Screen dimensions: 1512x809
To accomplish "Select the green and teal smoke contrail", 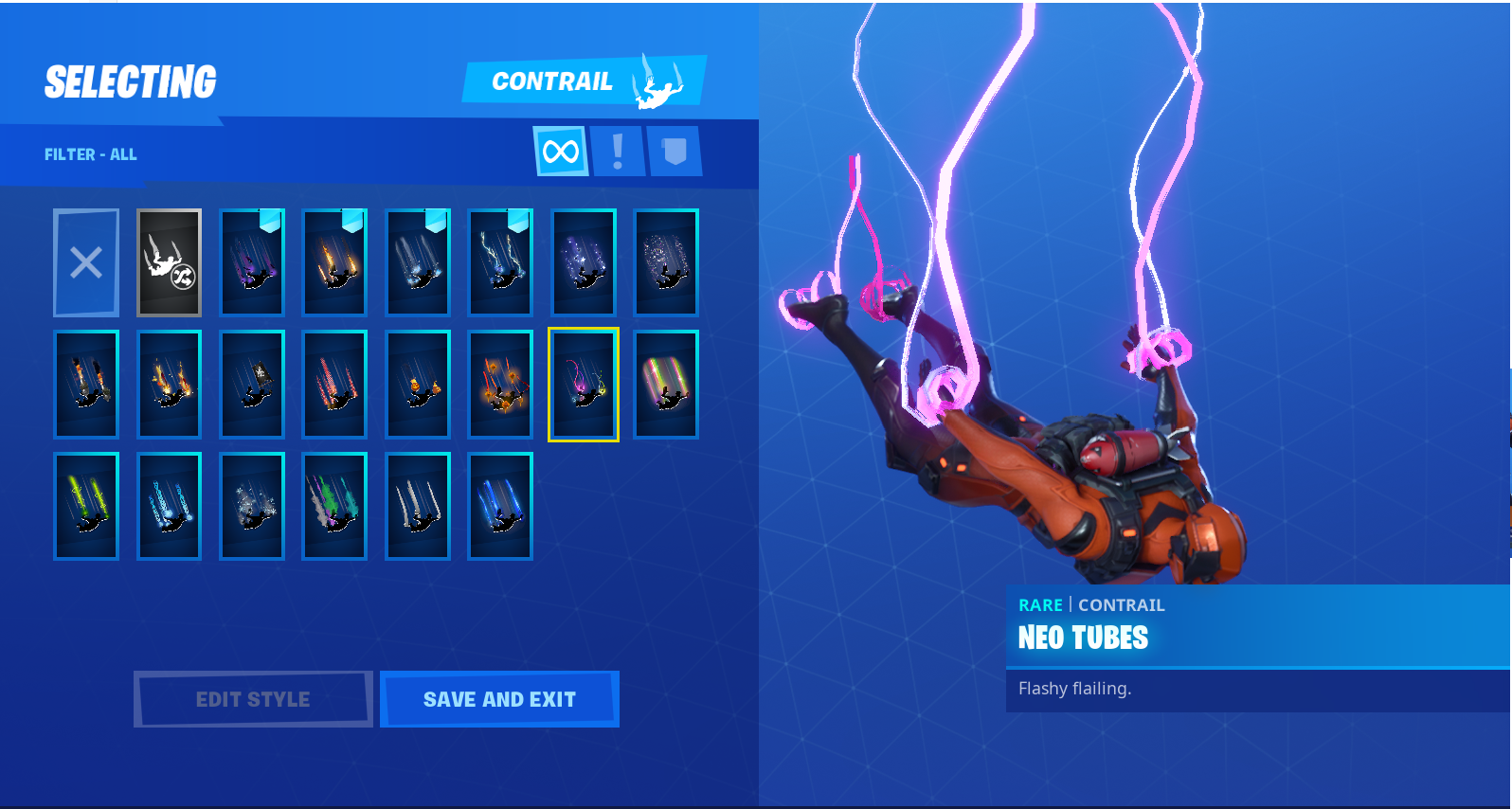I will pyautogui.click(x=335, y=506).
